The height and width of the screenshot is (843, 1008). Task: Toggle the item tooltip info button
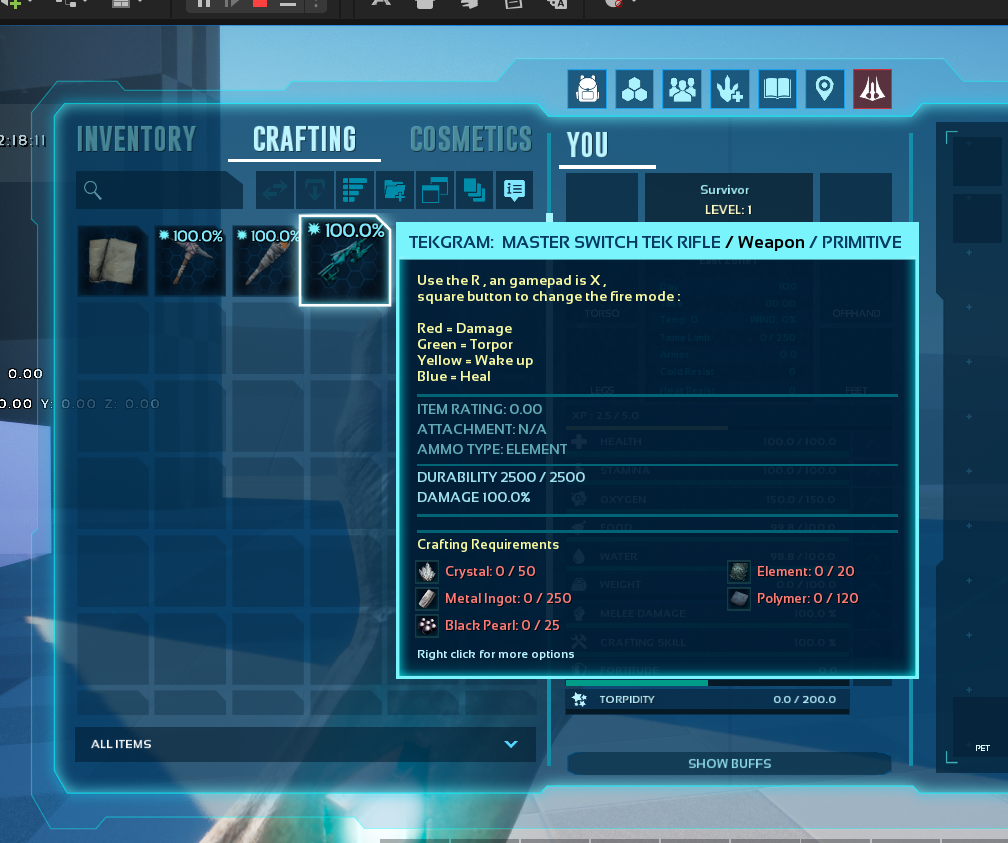(514, 189)
